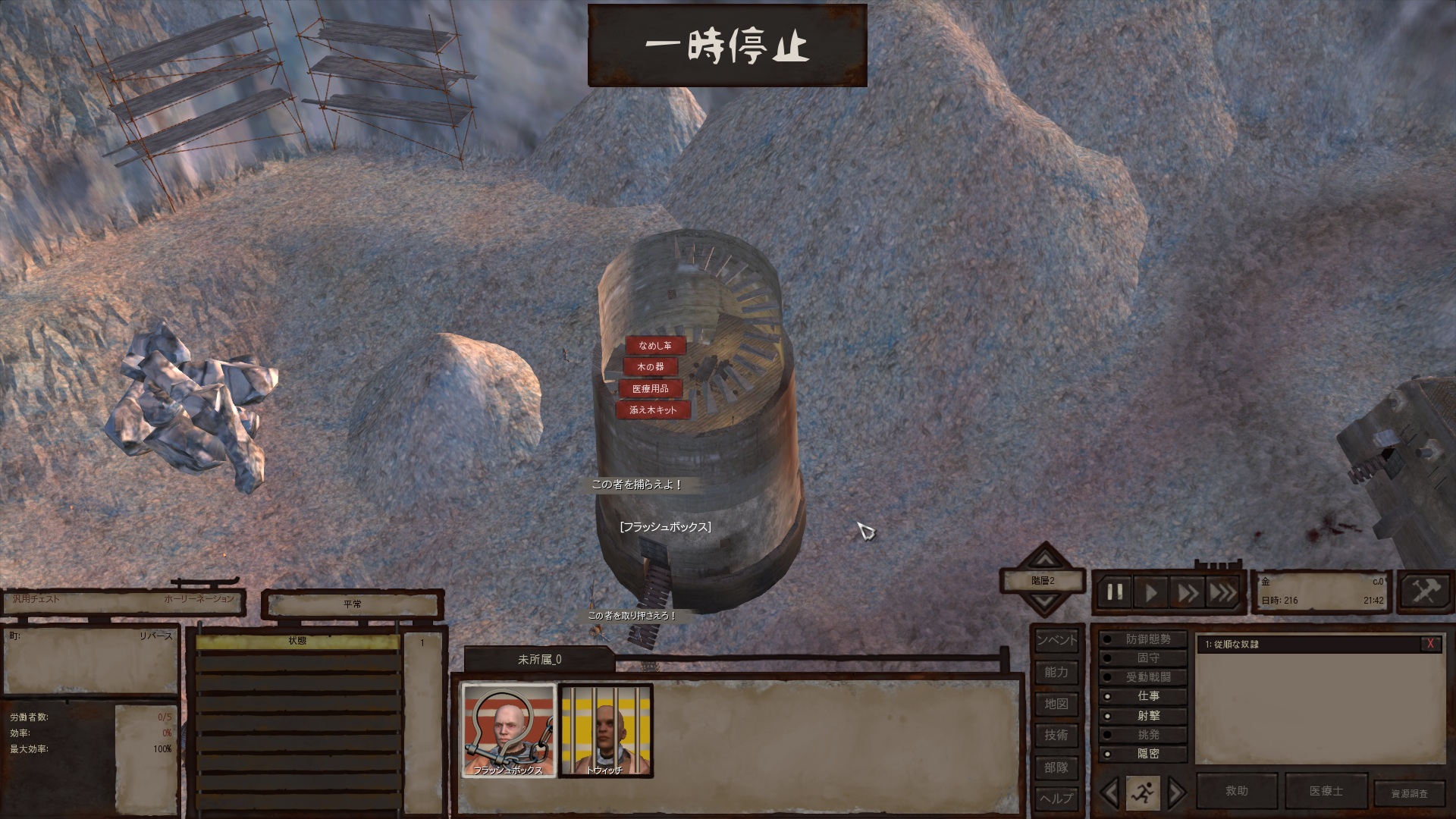Select the フラッシュボックス character portrait
1456x819 pixels.
point(508,730)
